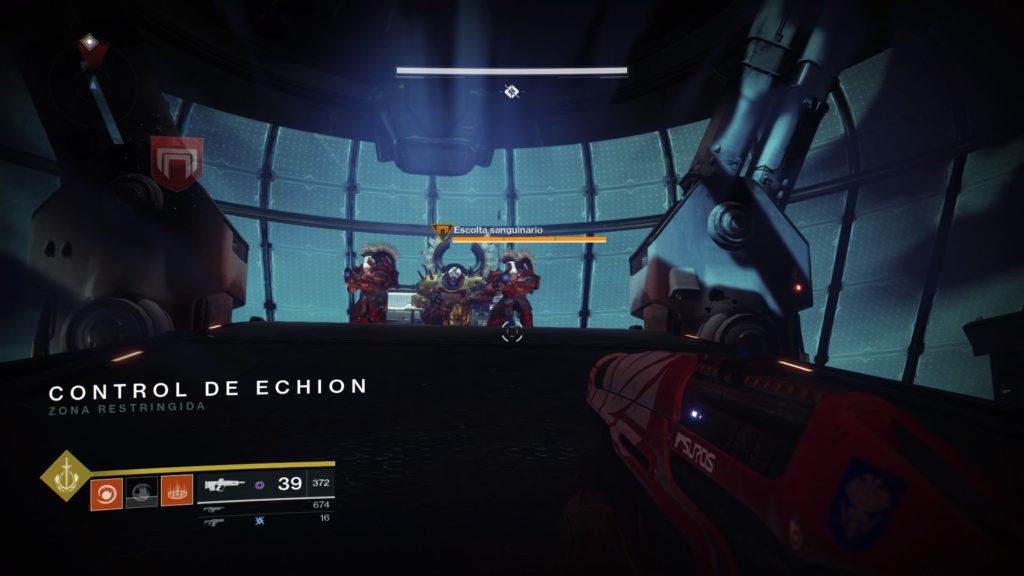The width and height of the screenshot is (1024, 576).
Task: Activate the golden super ability diamond
Action: pos(65,478)
